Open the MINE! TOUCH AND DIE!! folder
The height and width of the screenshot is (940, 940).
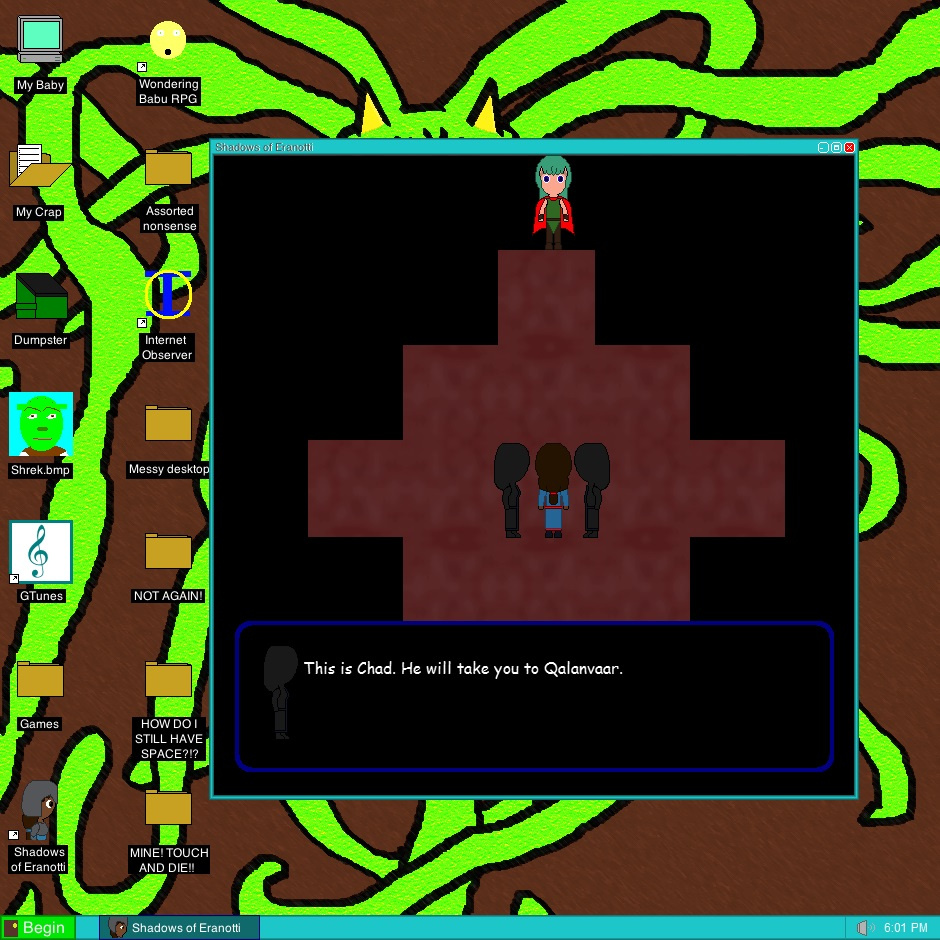point(168,808)
